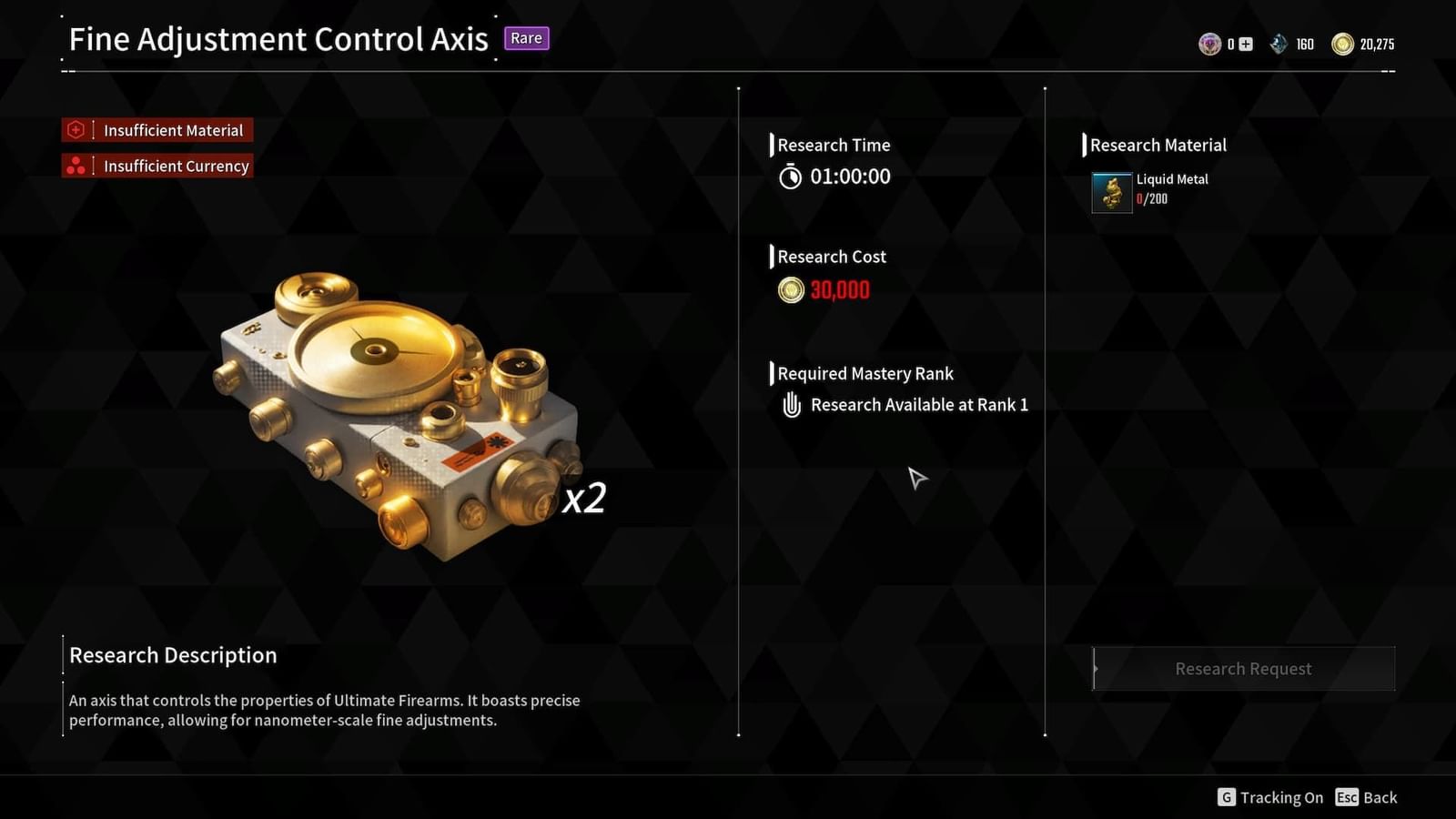Click the Research Time clock icon
Image resolution: width=1456 pixels, height=819 pixels.
coord(792,177)
